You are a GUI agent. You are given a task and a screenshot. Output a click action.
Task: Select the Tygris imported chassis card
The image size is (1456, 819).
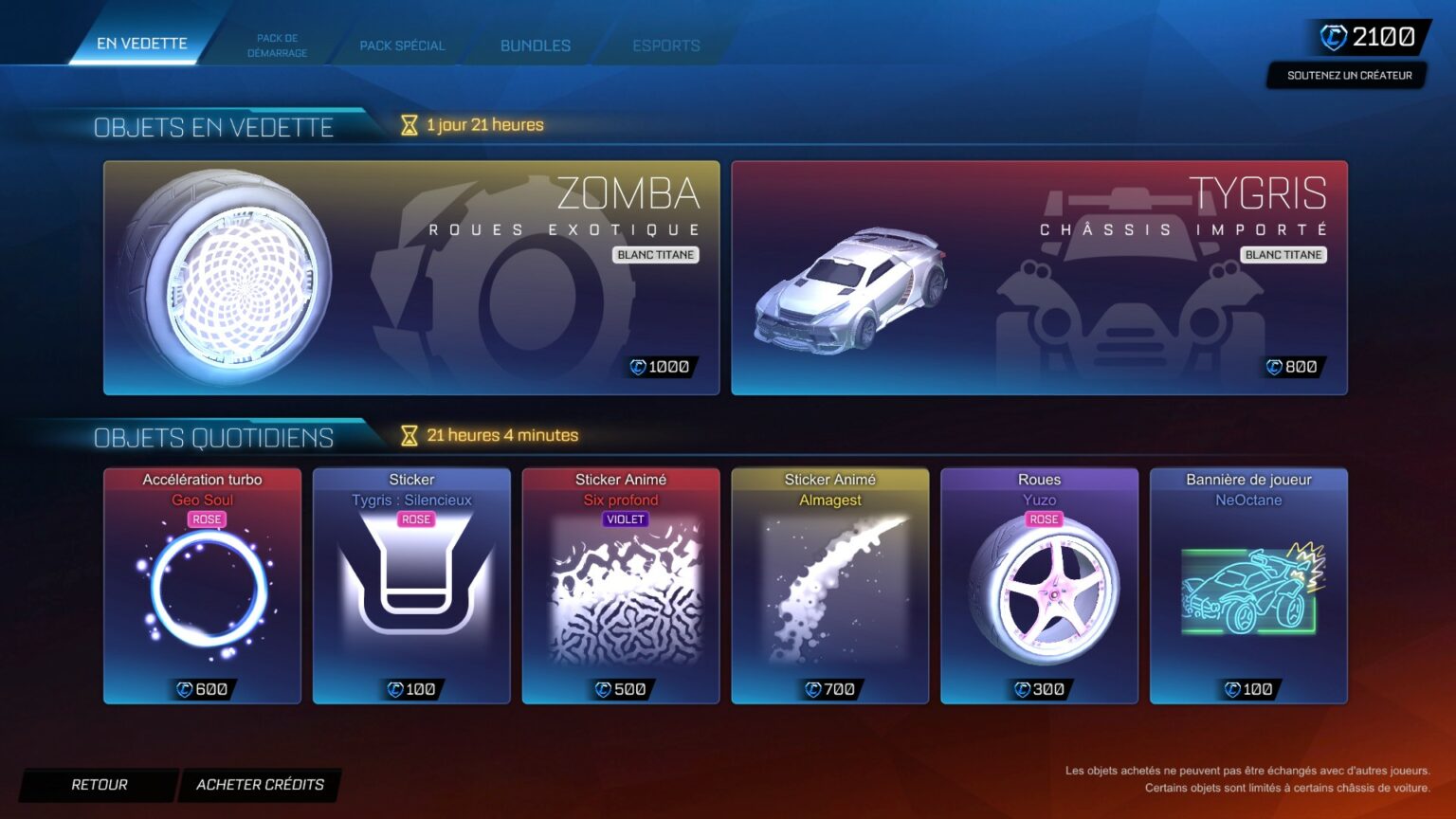[1039, 277]
